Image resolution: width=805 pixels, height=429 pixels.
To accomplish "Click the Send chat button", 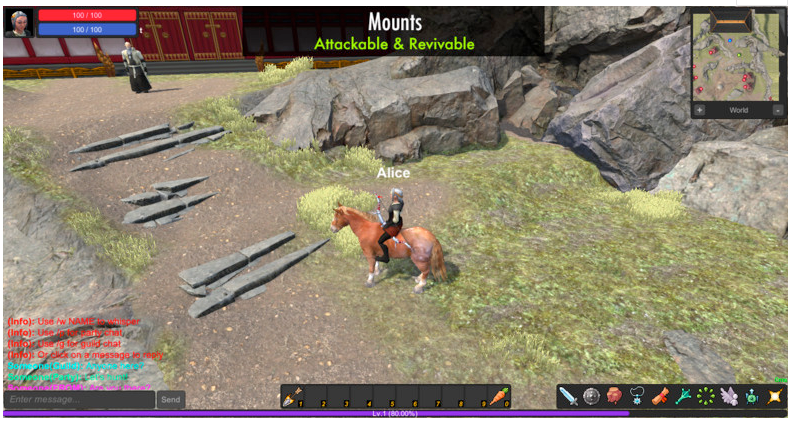I will click(x=171, y=400).
